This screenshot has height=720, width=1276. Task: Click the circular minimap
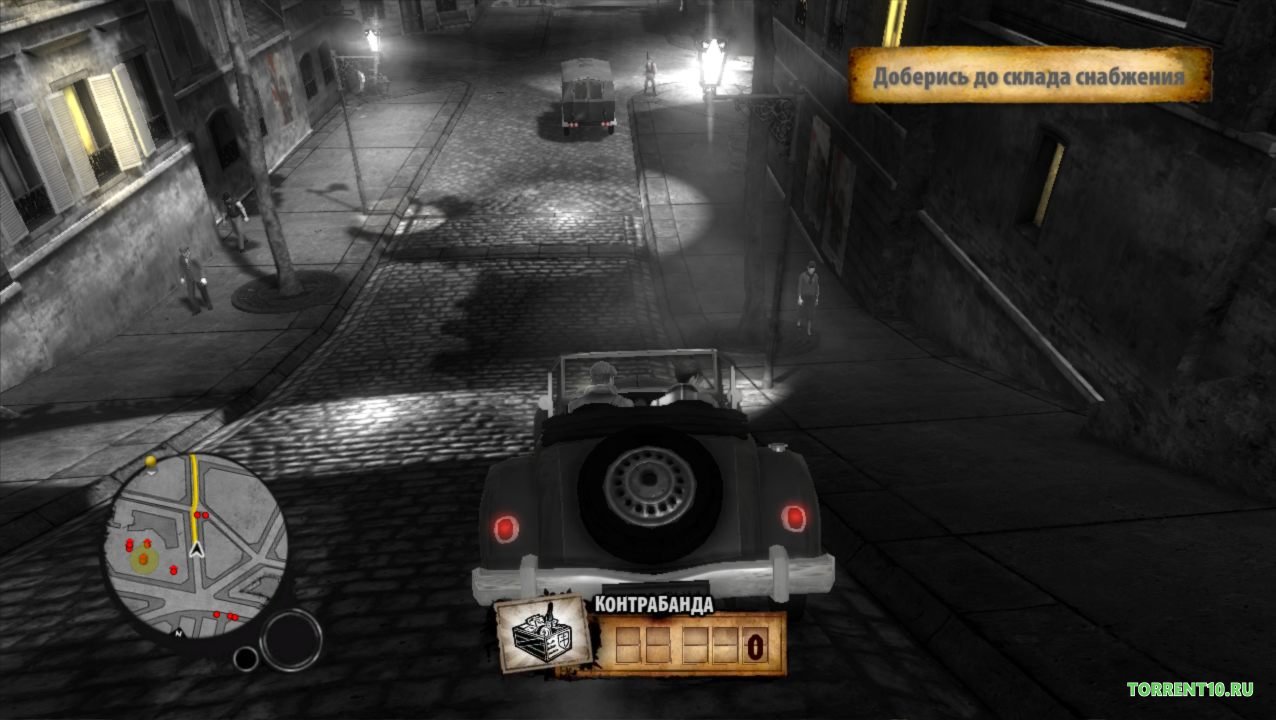pos(195,546)
